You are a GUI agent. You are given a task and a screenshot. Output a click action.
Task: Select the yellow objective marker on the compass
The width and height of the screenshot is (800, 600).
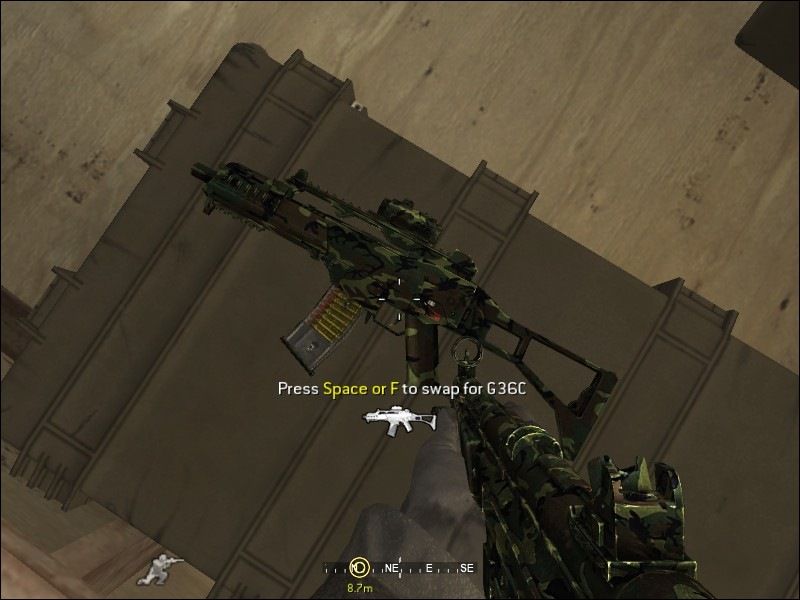pyautogui.click(x=358, y=567)
